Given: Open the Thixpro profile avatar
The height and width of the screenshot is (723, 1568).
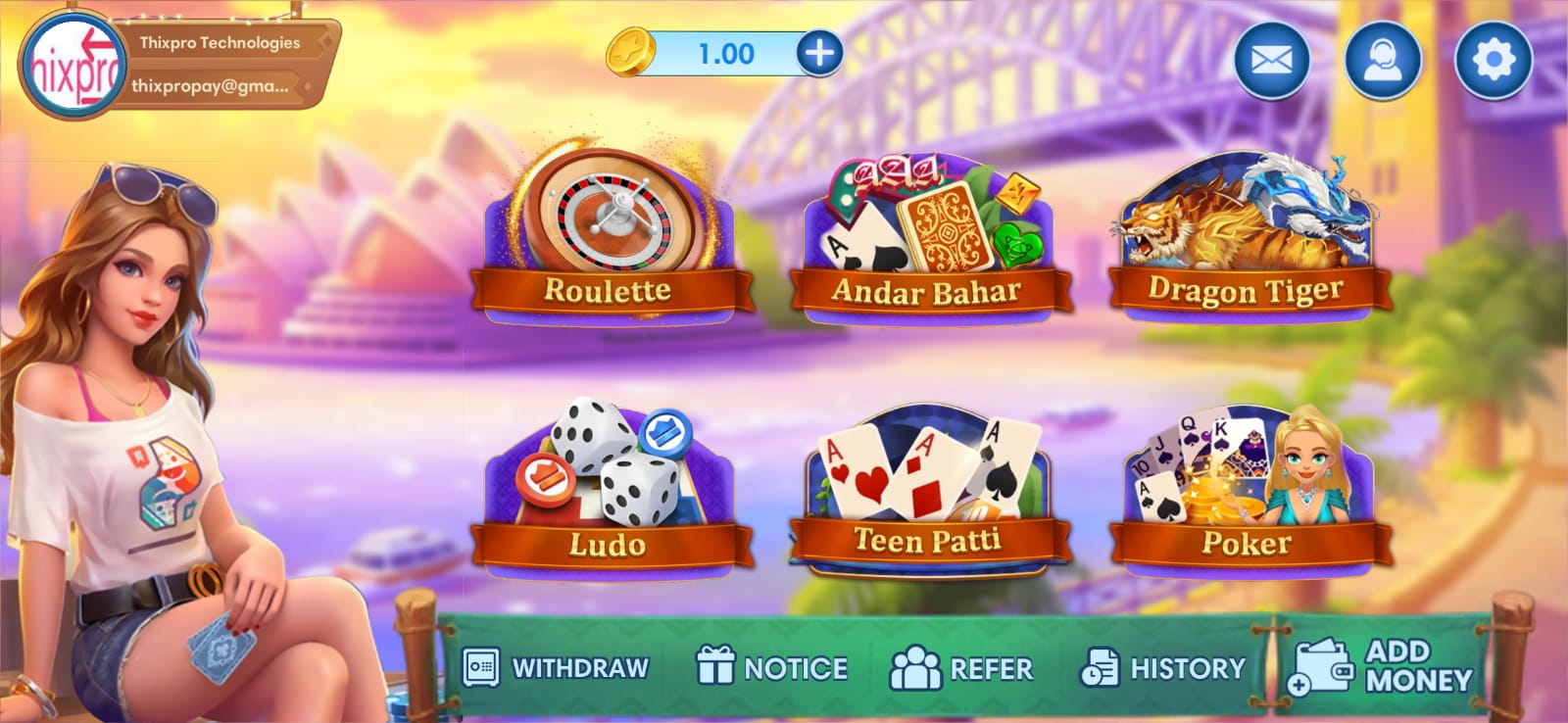Looking at the screenshot, I should coord(73,67).
